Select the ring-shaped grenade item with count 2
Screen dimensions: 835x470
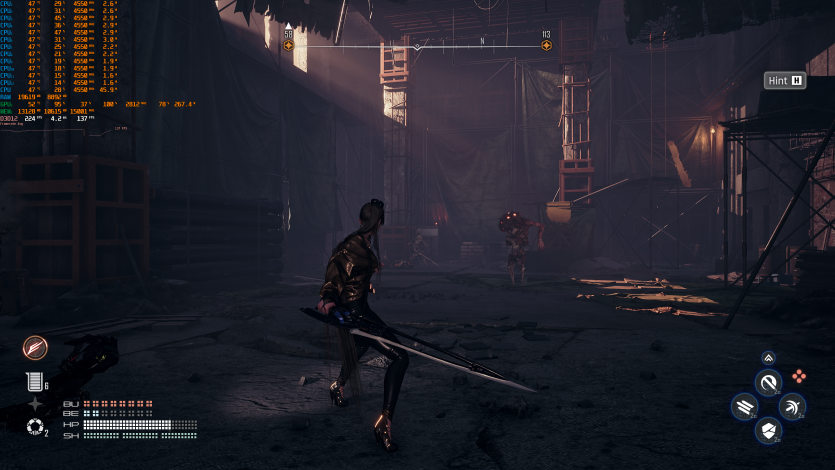35,428
